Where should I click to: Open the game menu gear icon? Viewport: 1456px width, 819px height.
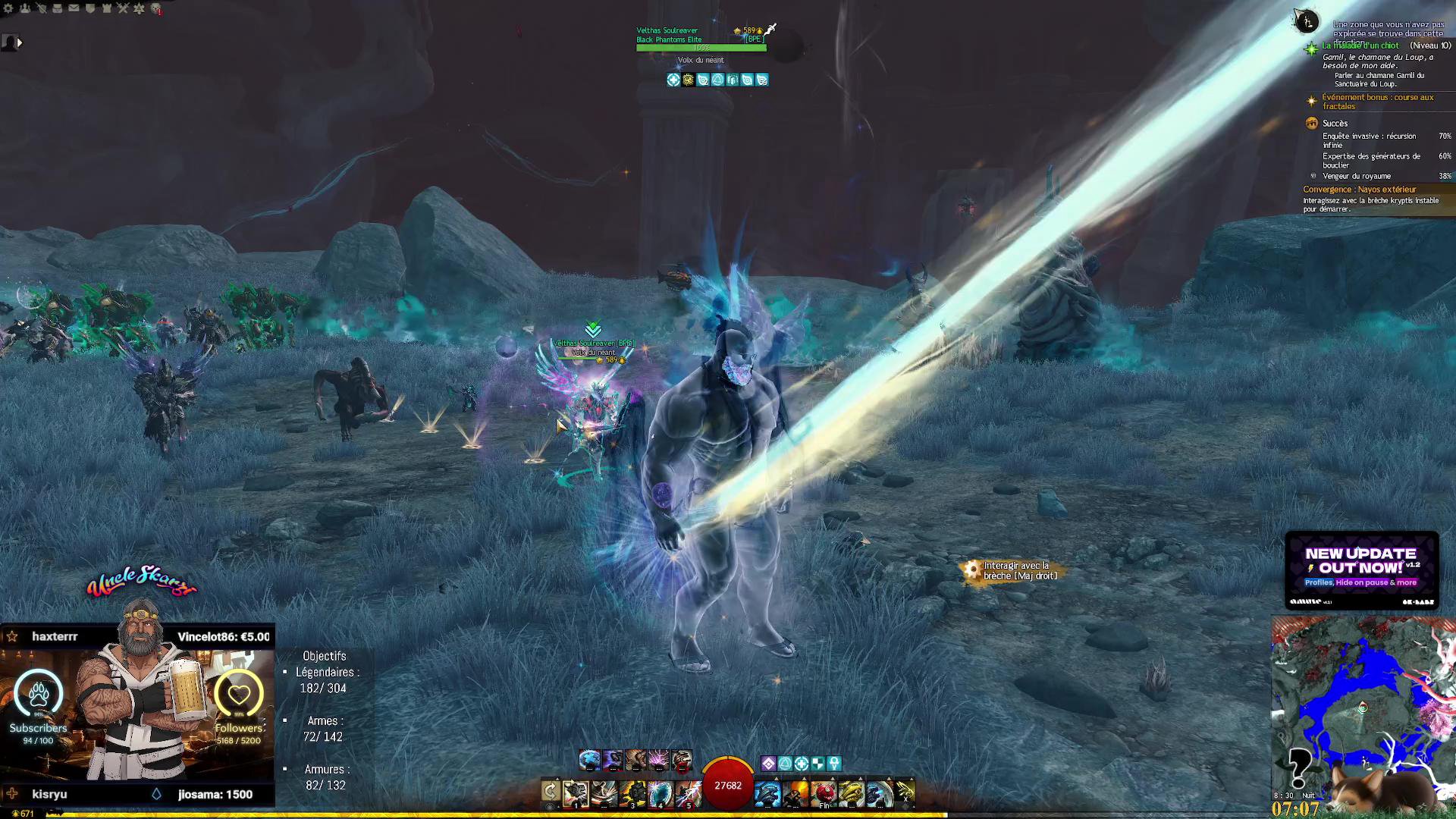coord(8,8)
